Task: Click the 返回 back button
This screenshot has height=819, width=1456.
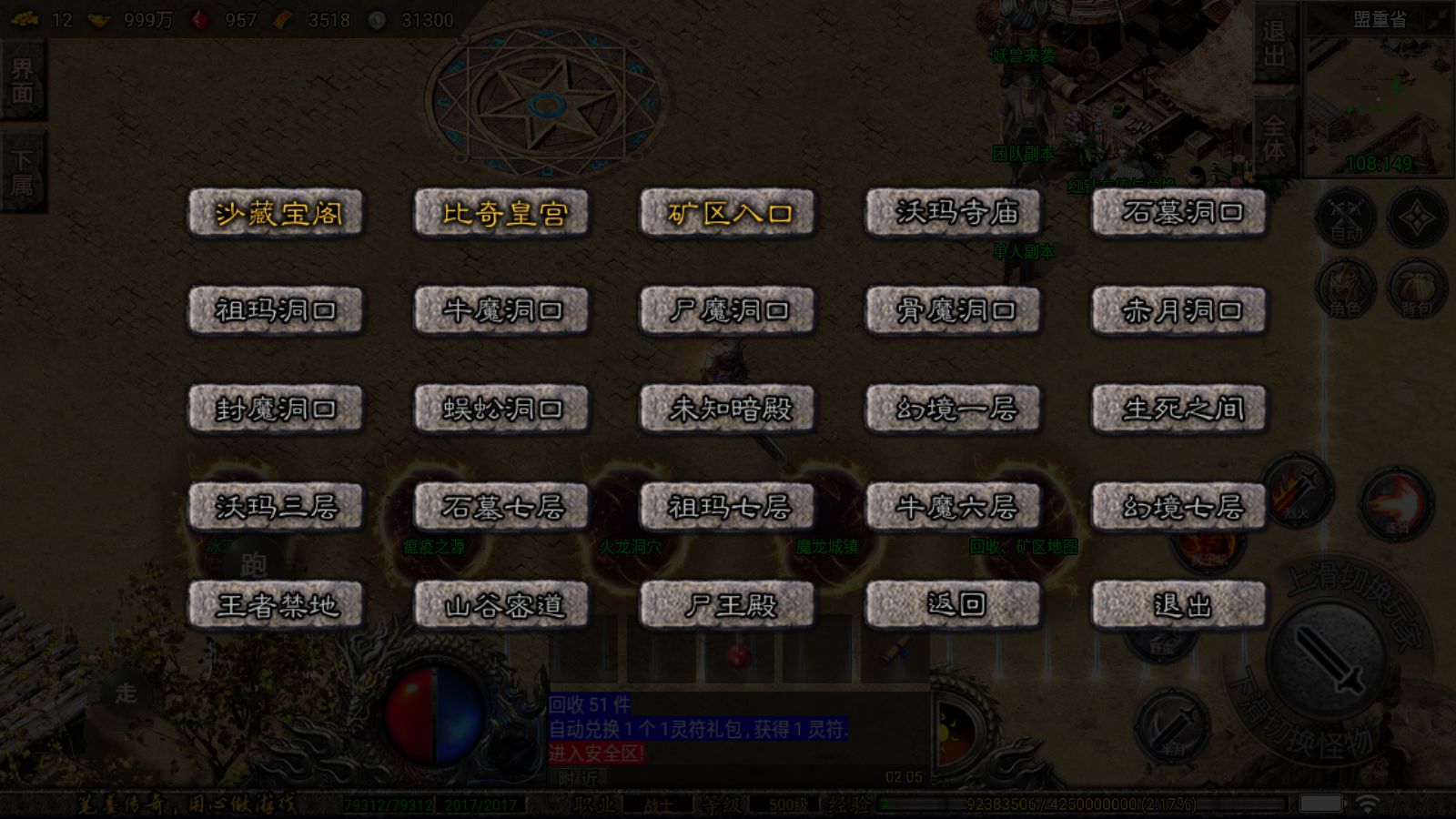Action: pyautogui.click(x=953, y=605)
